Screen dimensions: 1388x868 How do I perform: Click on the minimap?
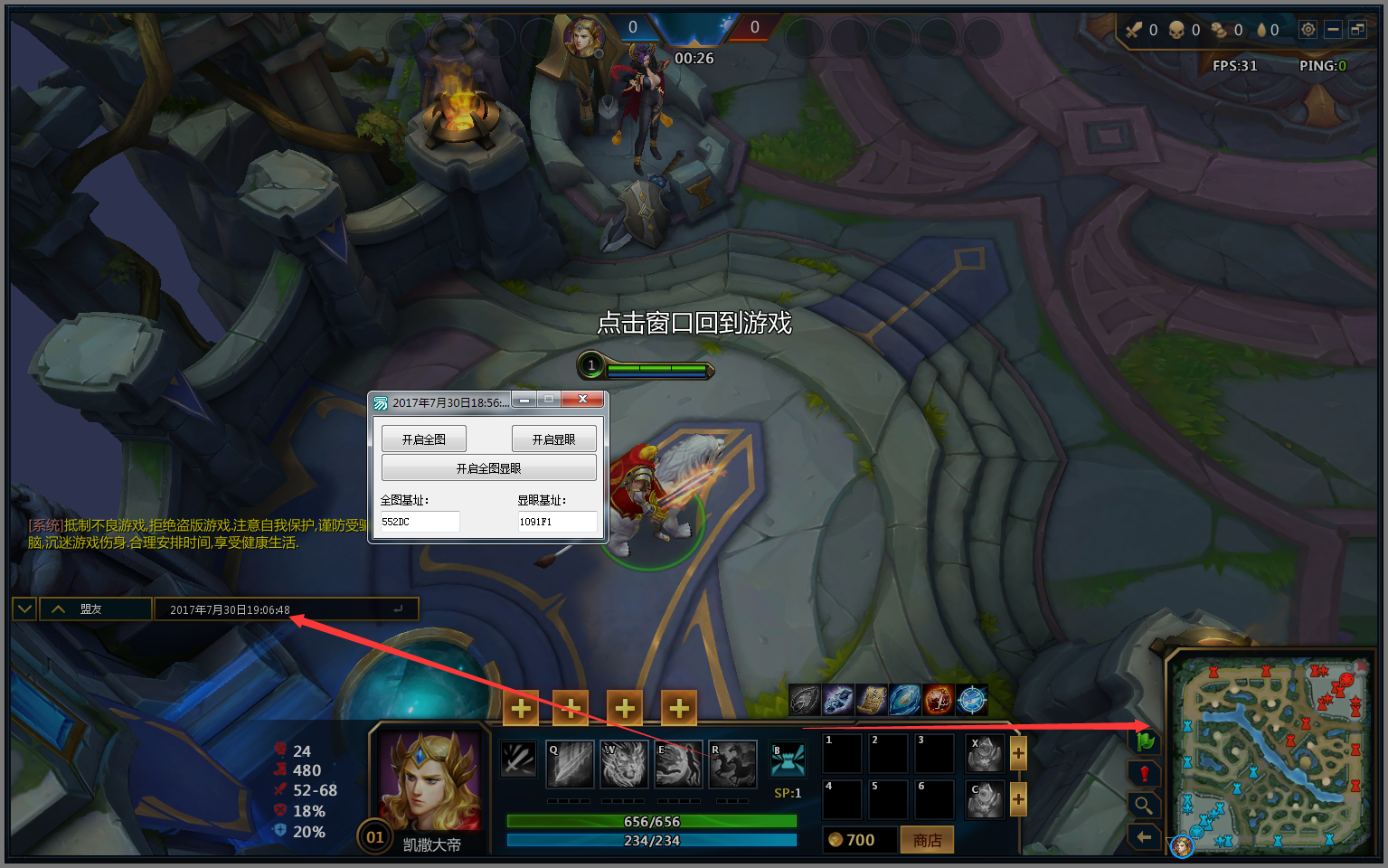[1270, 753]
